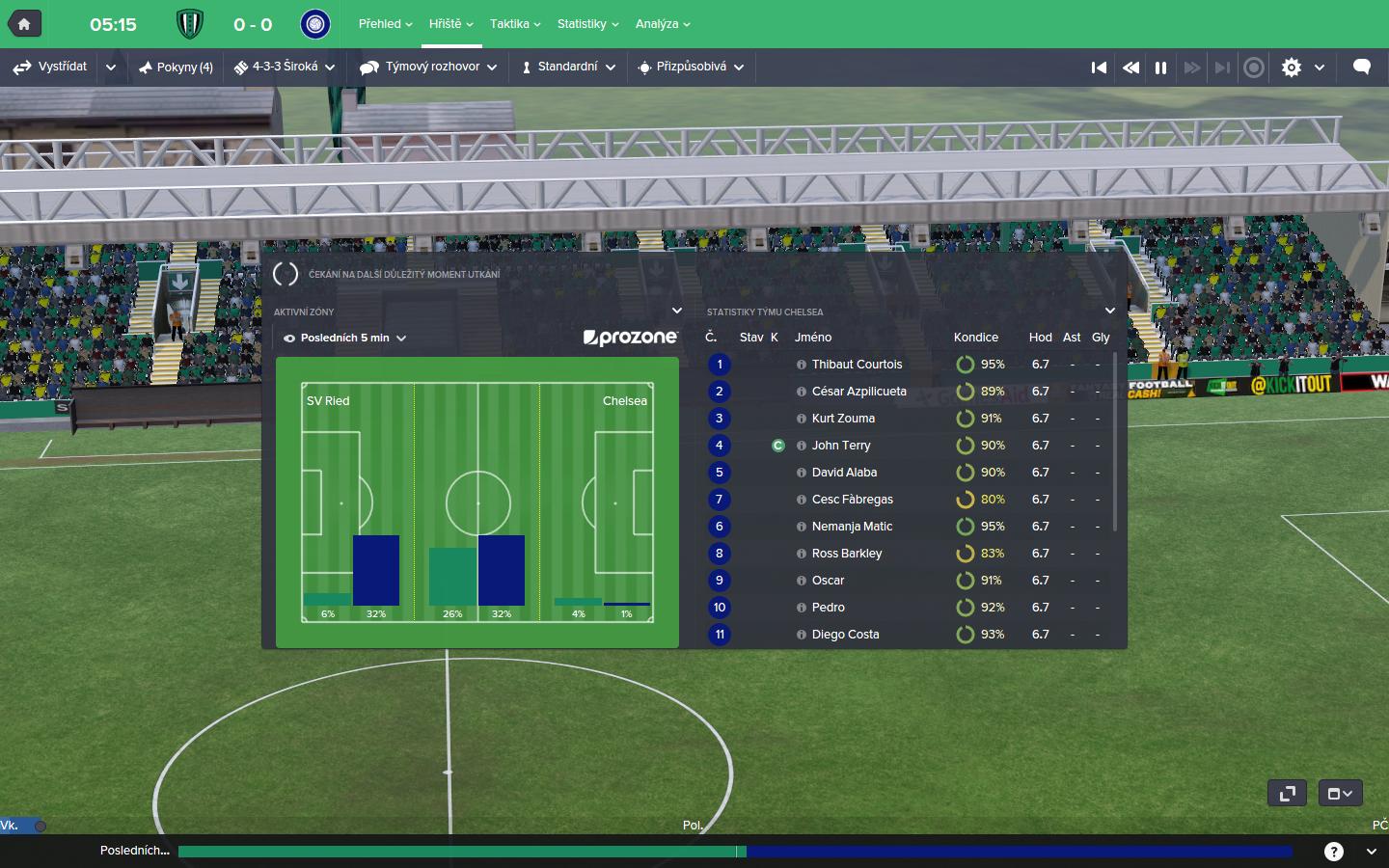Viewport: 1389px width, 868px height.
Task: Select player Thibaut Courtois row
Action: (x=857, y=365)
